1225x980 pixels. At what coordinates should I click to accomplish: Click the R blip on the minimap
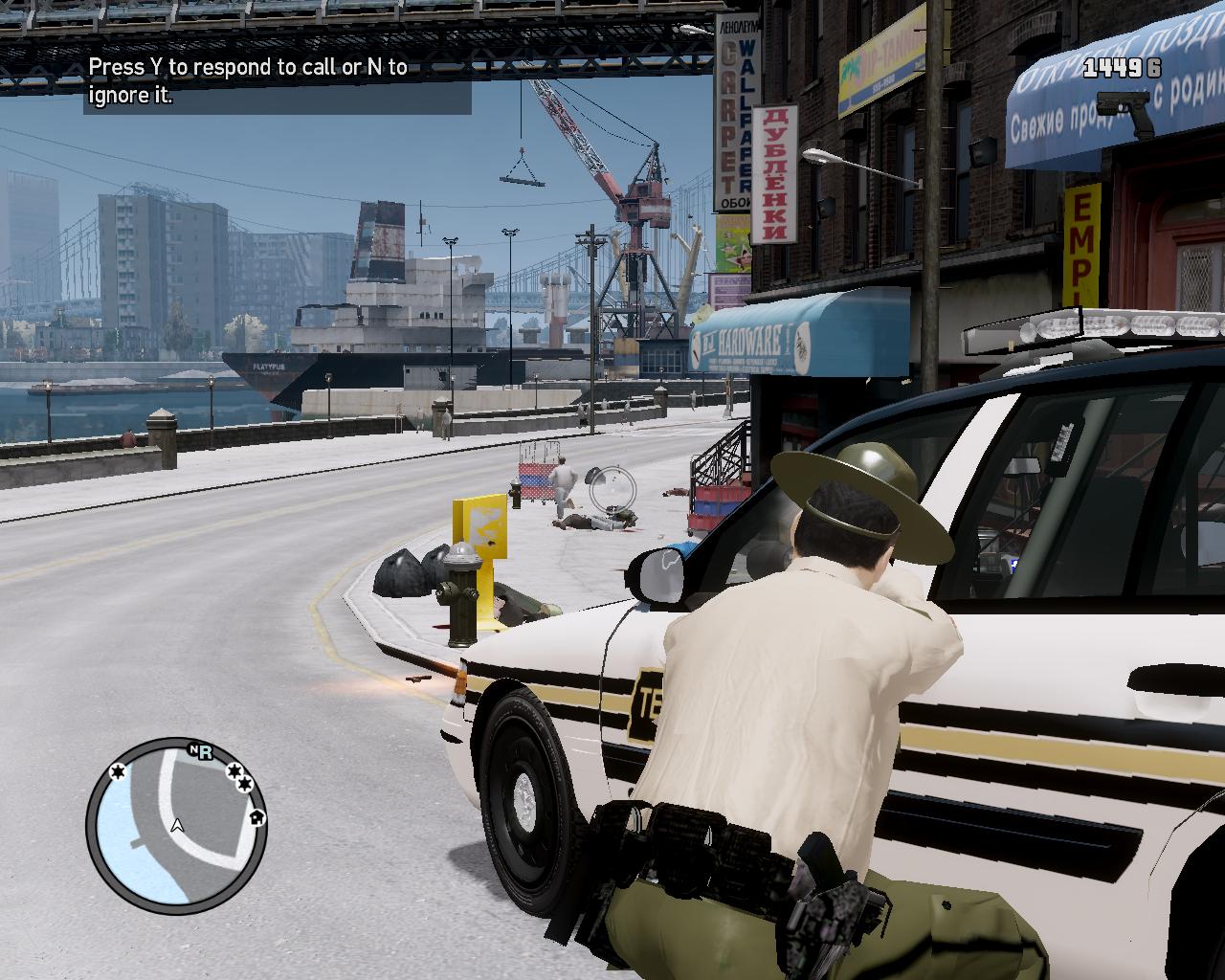coord(205,751)
